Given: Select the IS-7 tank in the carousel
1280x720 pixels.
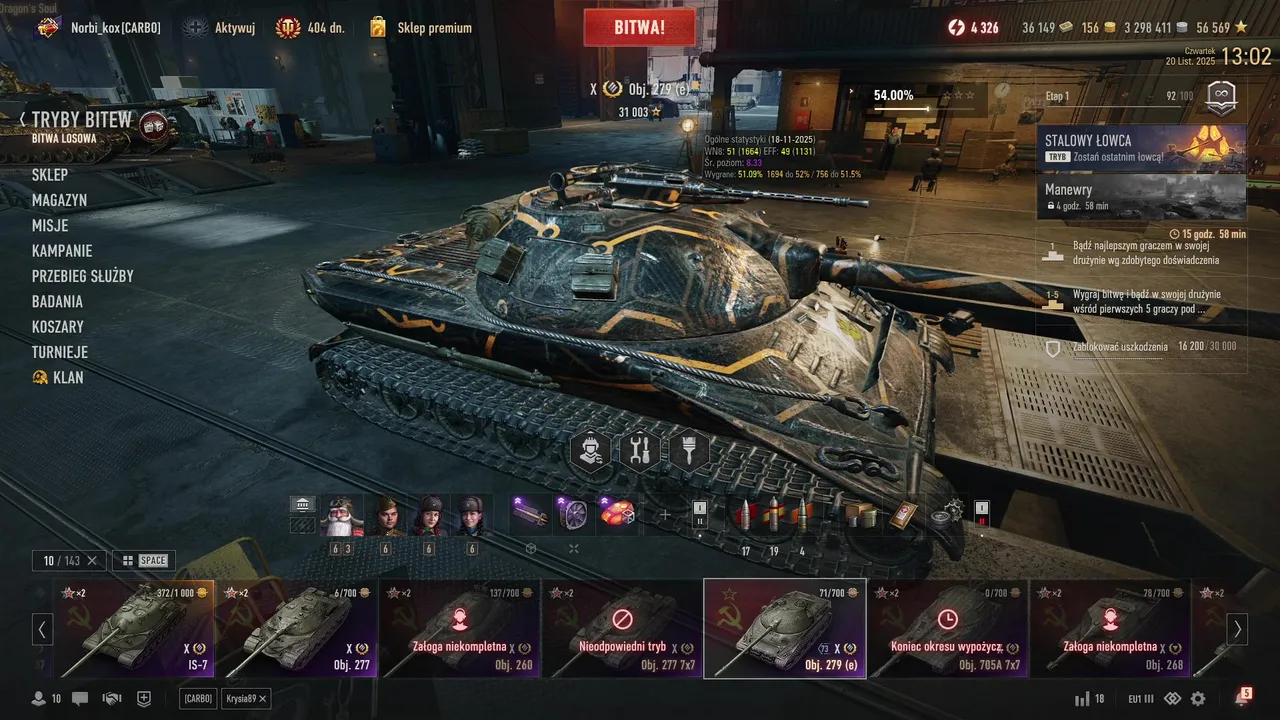Looking at the screenshot, I should 137,628.
